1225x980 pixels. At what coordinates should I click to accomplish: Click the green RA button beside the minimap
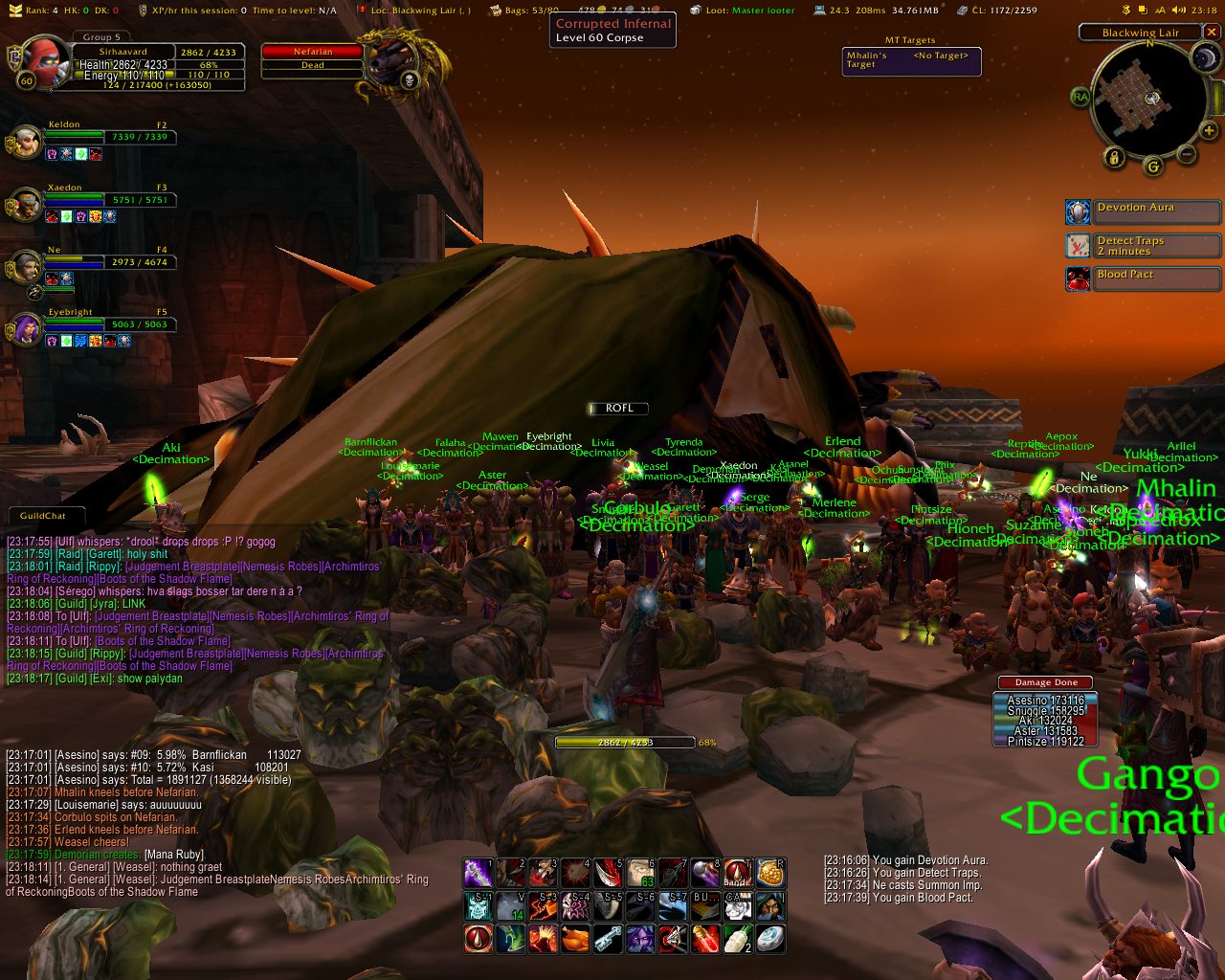click(x=1080, y=97)
